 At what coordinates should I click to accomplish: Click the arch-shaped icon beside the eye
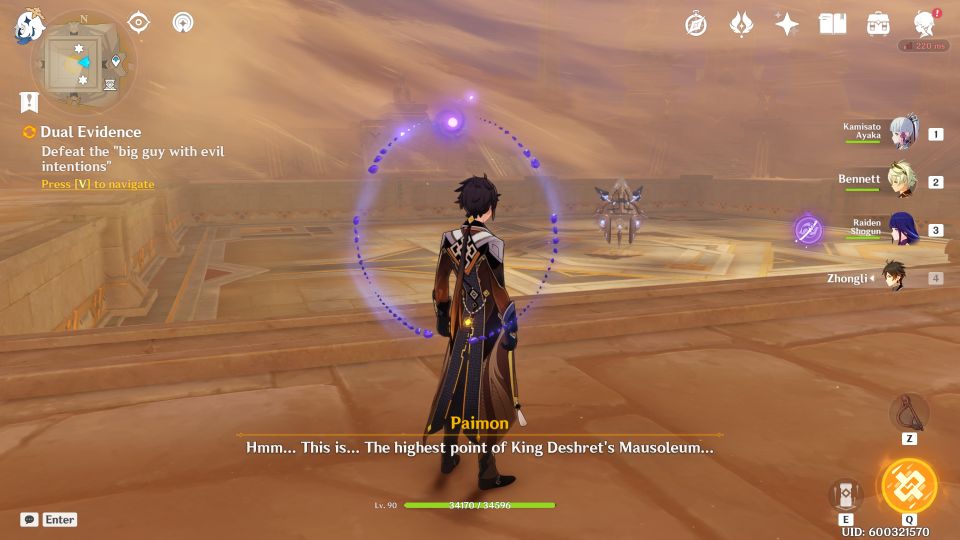(183, 22)
